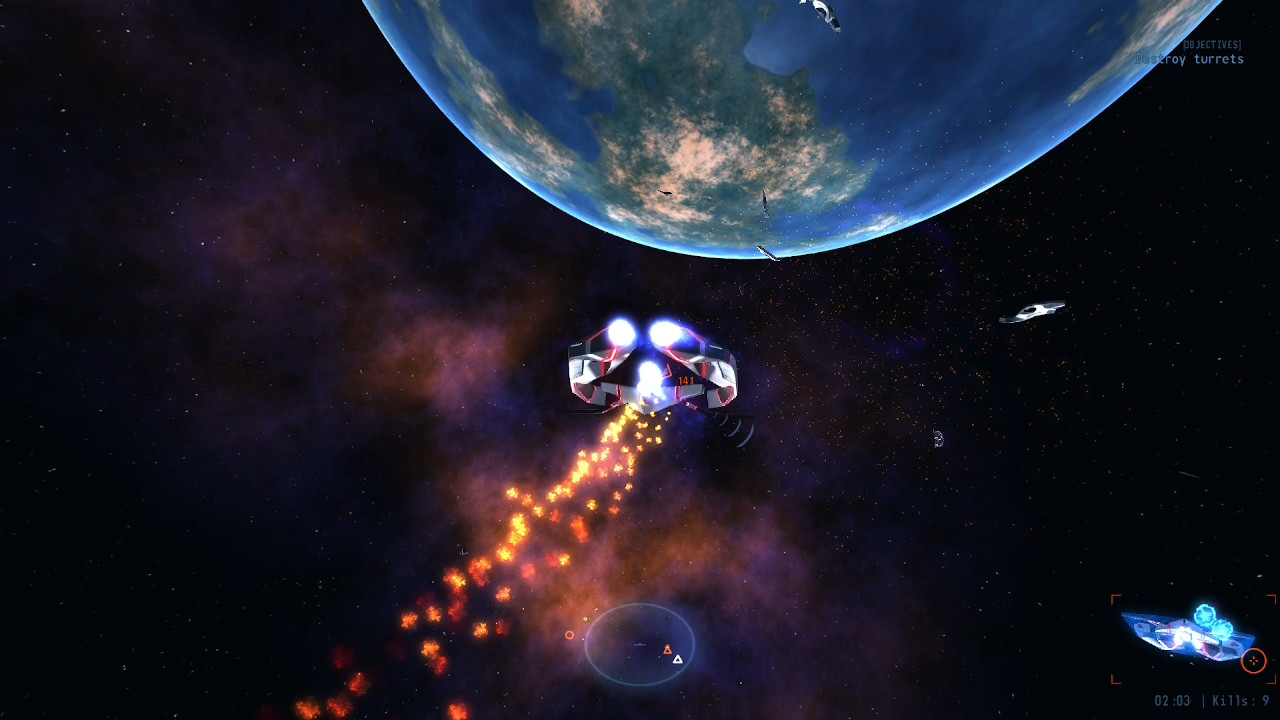
Task: Expand the Destroy turrets objective entry
Action: 1190,60
